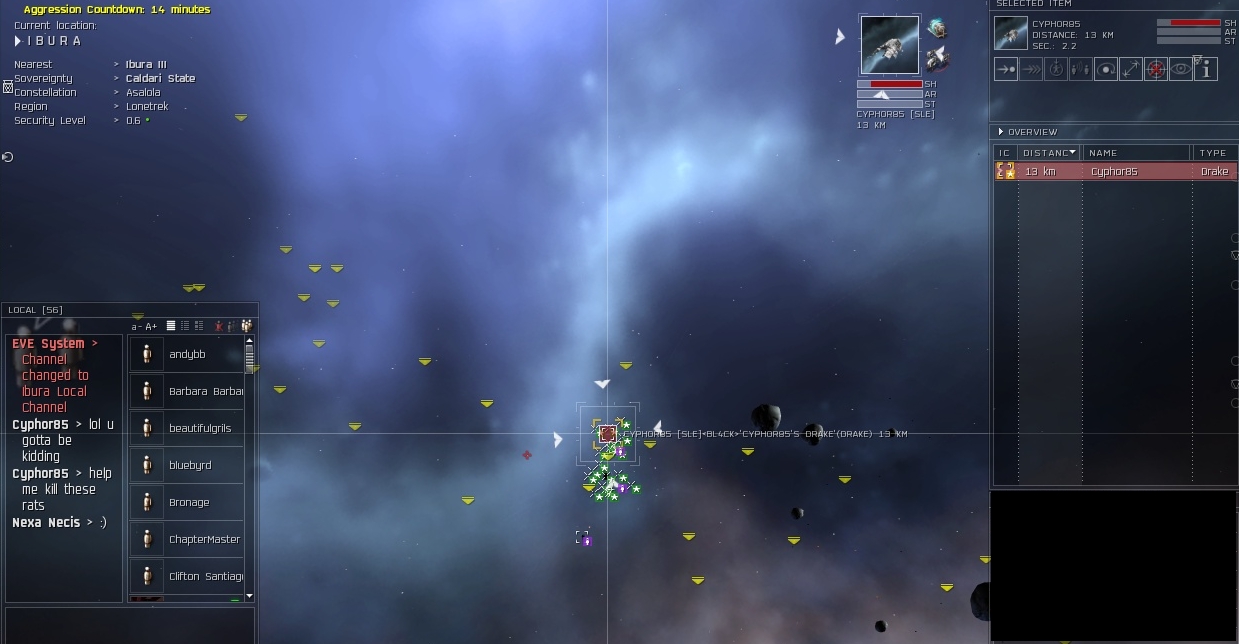Show Info for the selected item

click(x=1206, y=69)
